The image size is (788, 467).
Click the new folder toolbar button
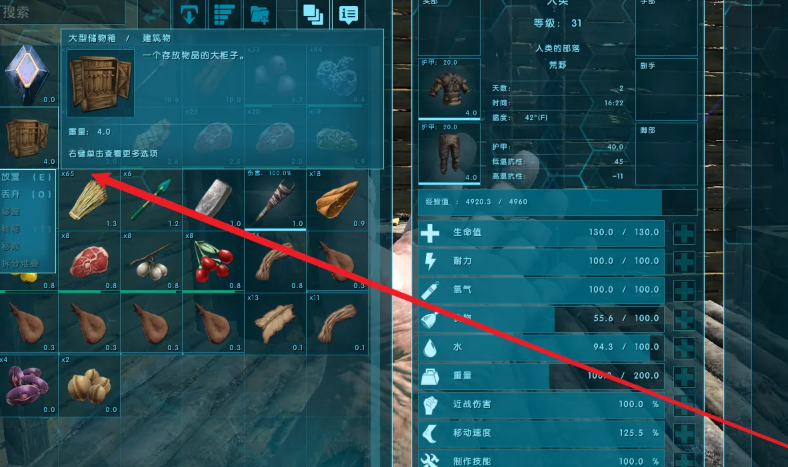260,14
